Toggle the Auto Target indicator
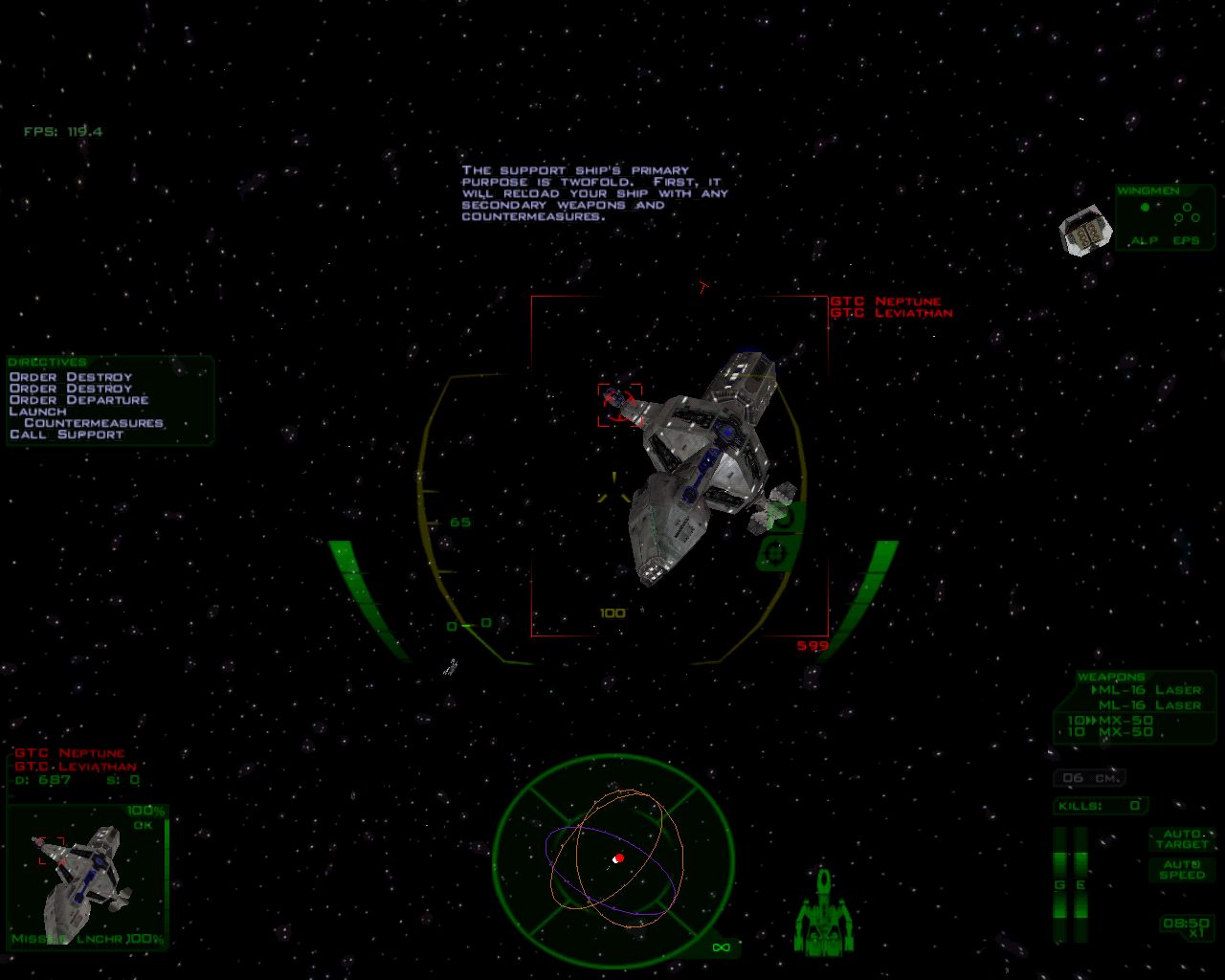 (1182, 839)
